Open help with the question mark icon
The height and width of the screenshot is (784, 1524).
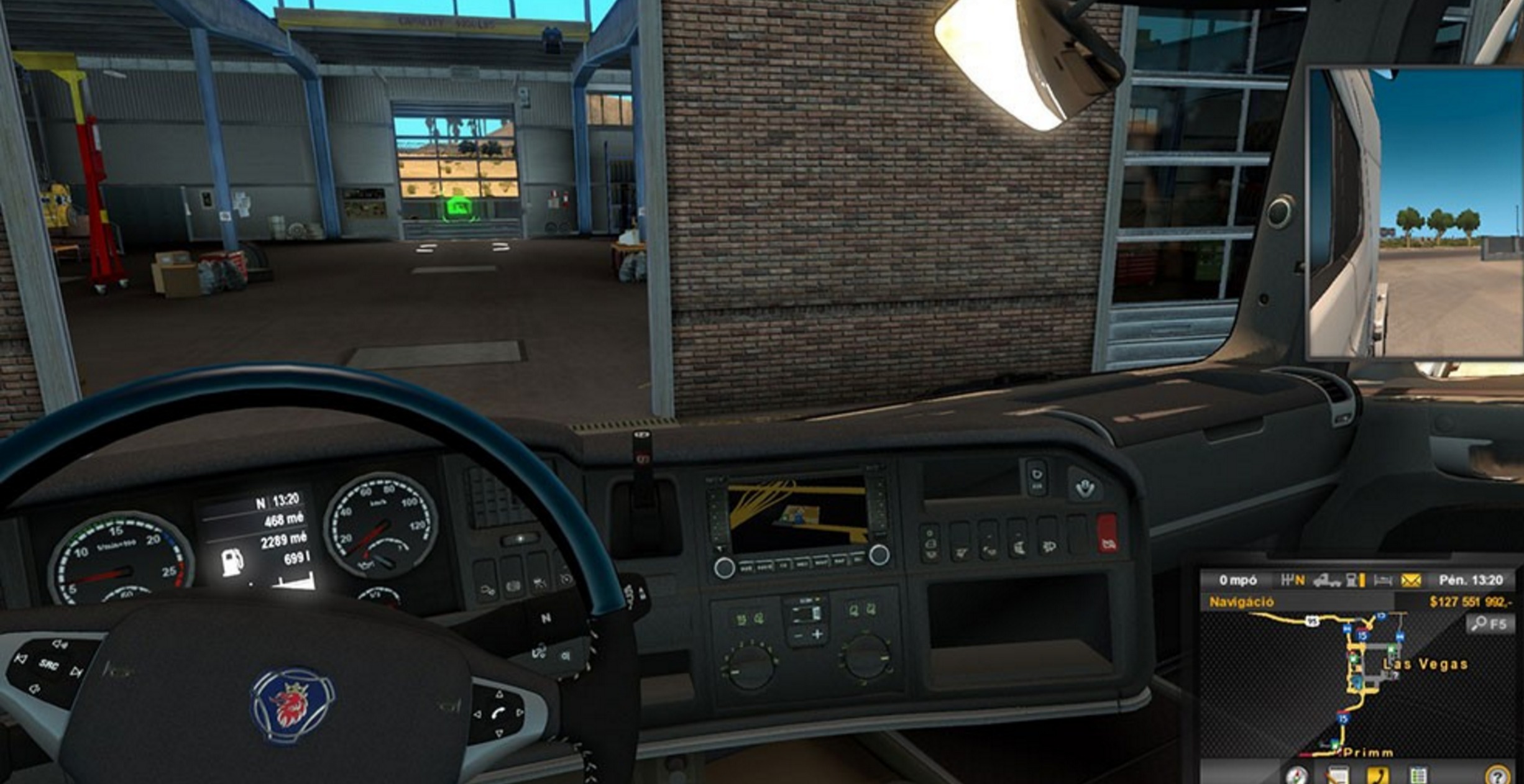1497,775
